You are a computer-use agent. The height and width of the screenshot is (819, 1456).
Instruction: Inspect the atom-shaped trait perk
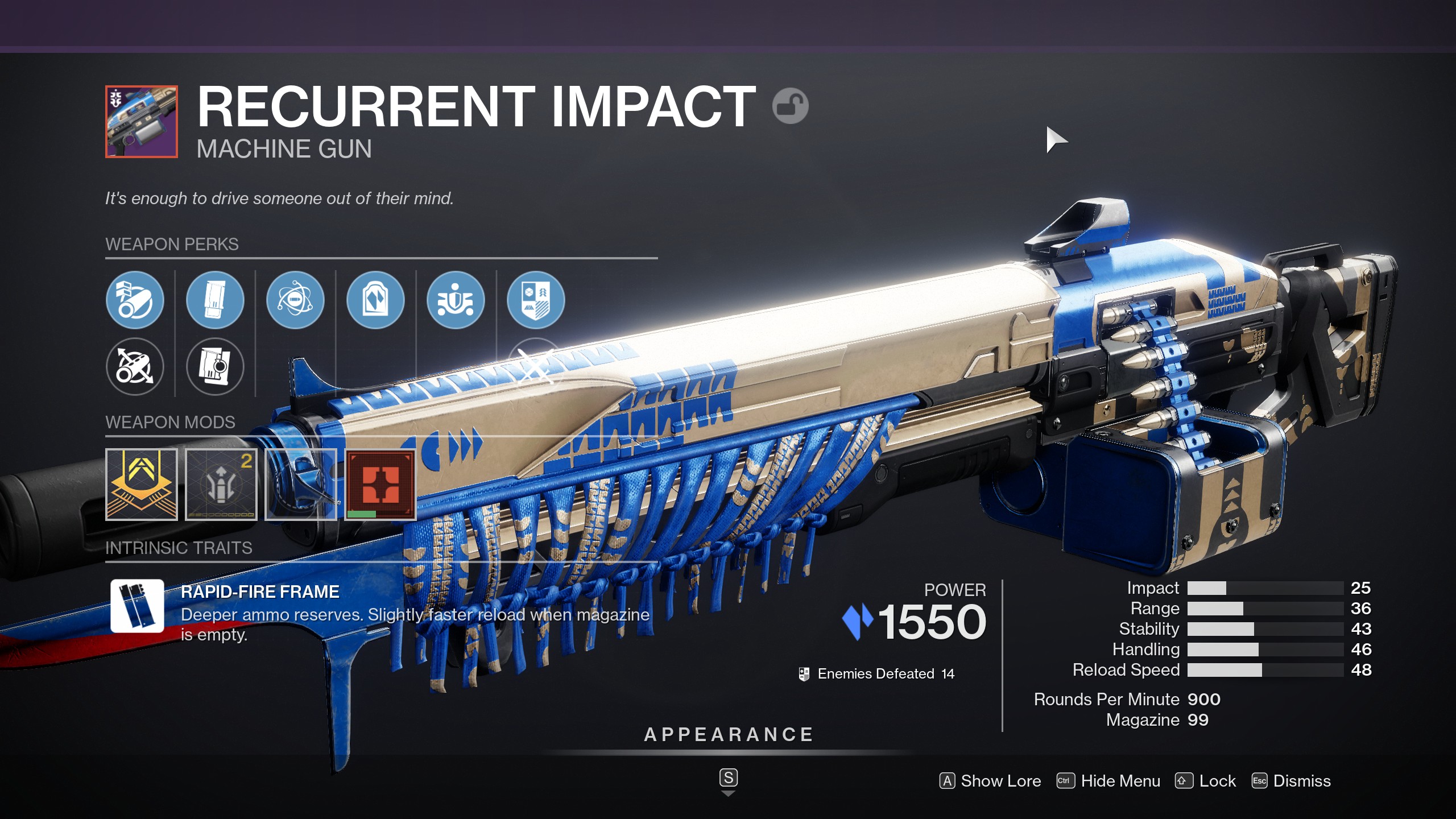point(295,300)
